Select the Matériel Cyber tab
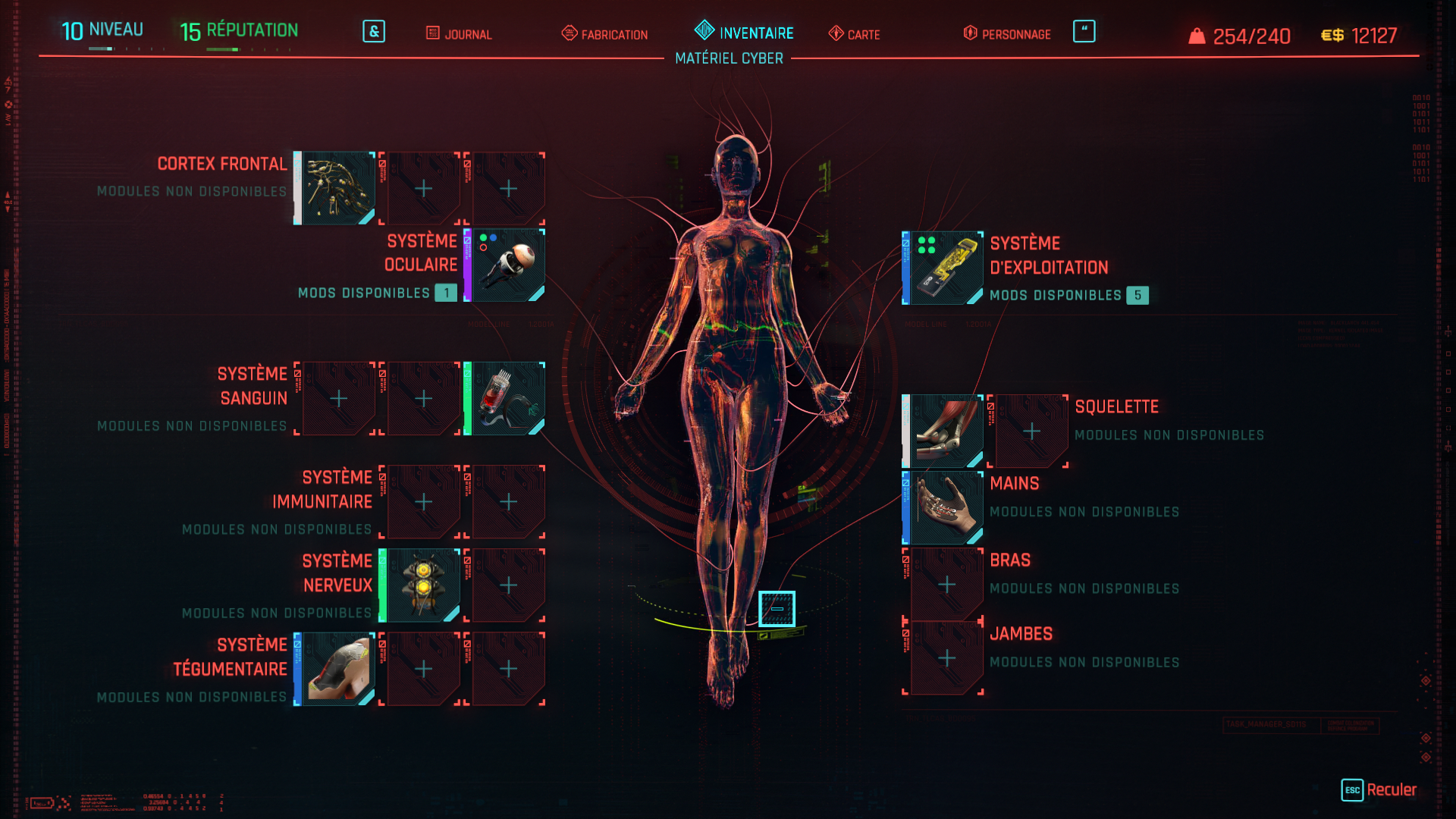Viewport: 1456px width, 819px height. [x=730, y=58]
